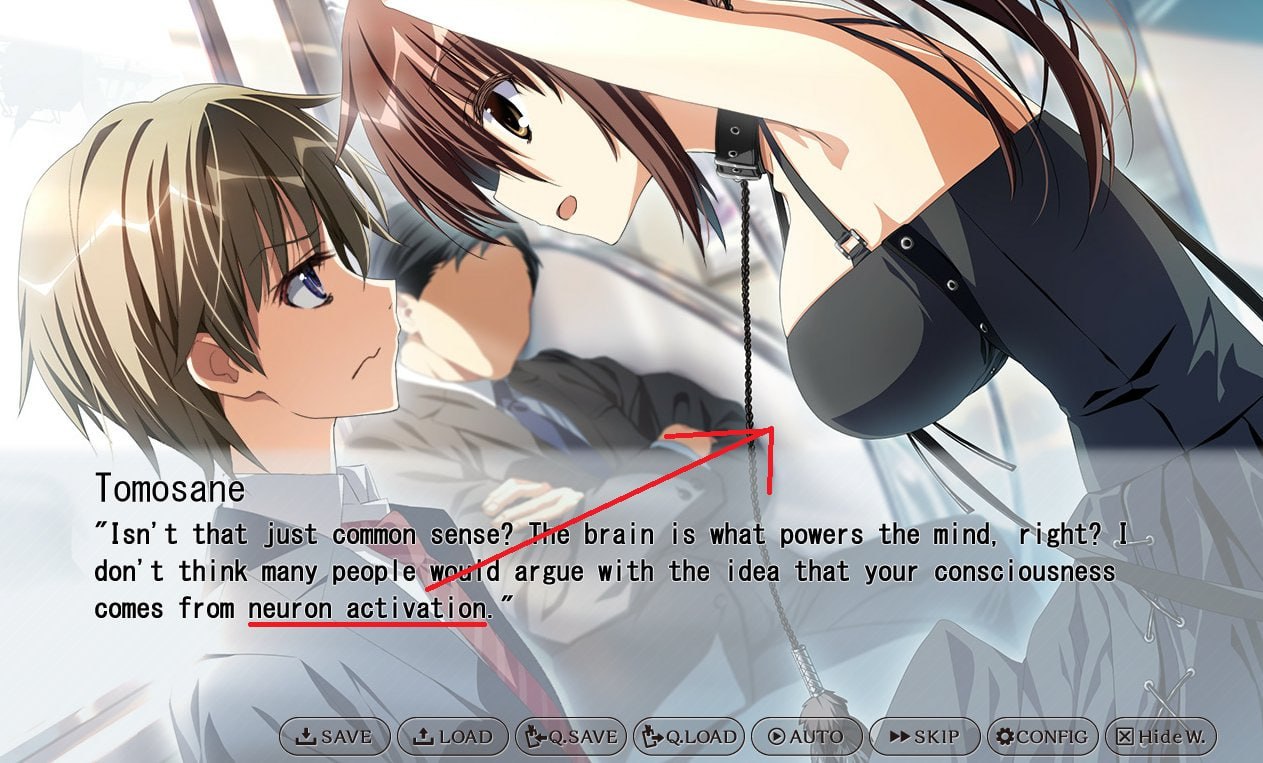Quick save with Q.SAVE
This screenshot has width=1263, height=763.
point(571,737)
